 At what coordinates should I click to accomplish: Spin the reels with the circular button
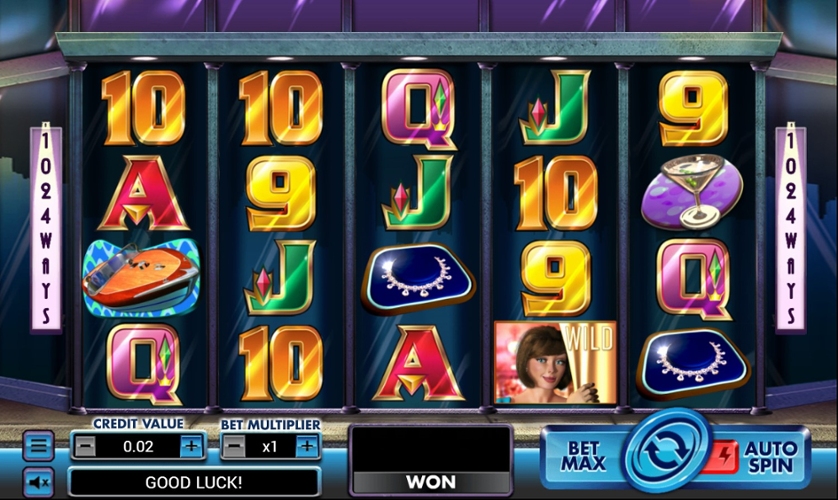point(666,452)
